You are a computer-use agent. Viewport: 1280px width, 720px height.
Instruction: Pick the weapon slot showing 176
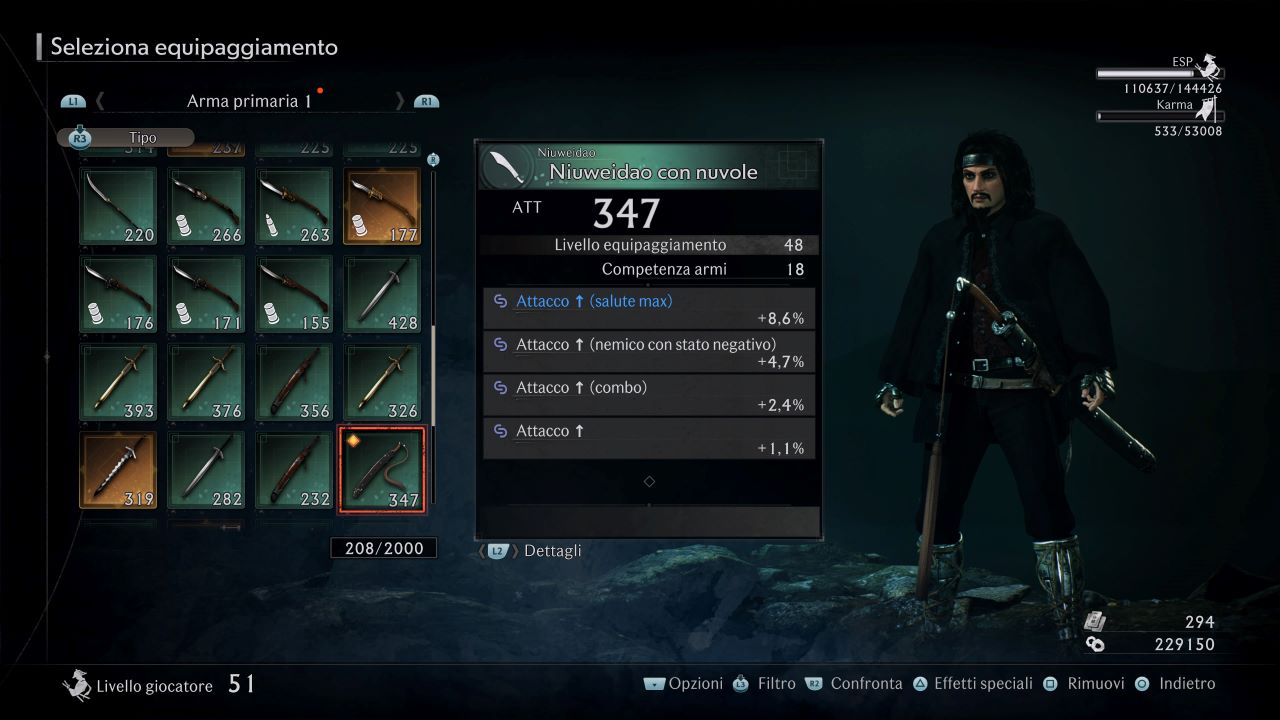tap(118, 293)
